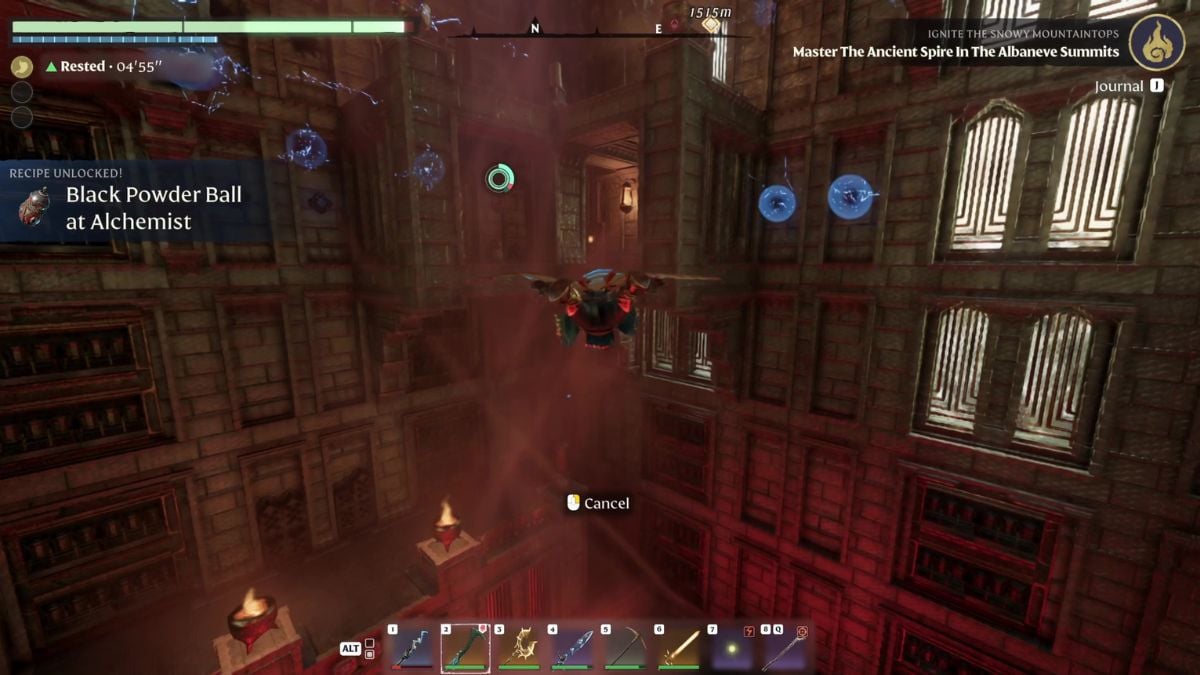The width and height of the screenshot is (1200, 675).
Task: Click the compass bar at top
Action: click(598, 30)
